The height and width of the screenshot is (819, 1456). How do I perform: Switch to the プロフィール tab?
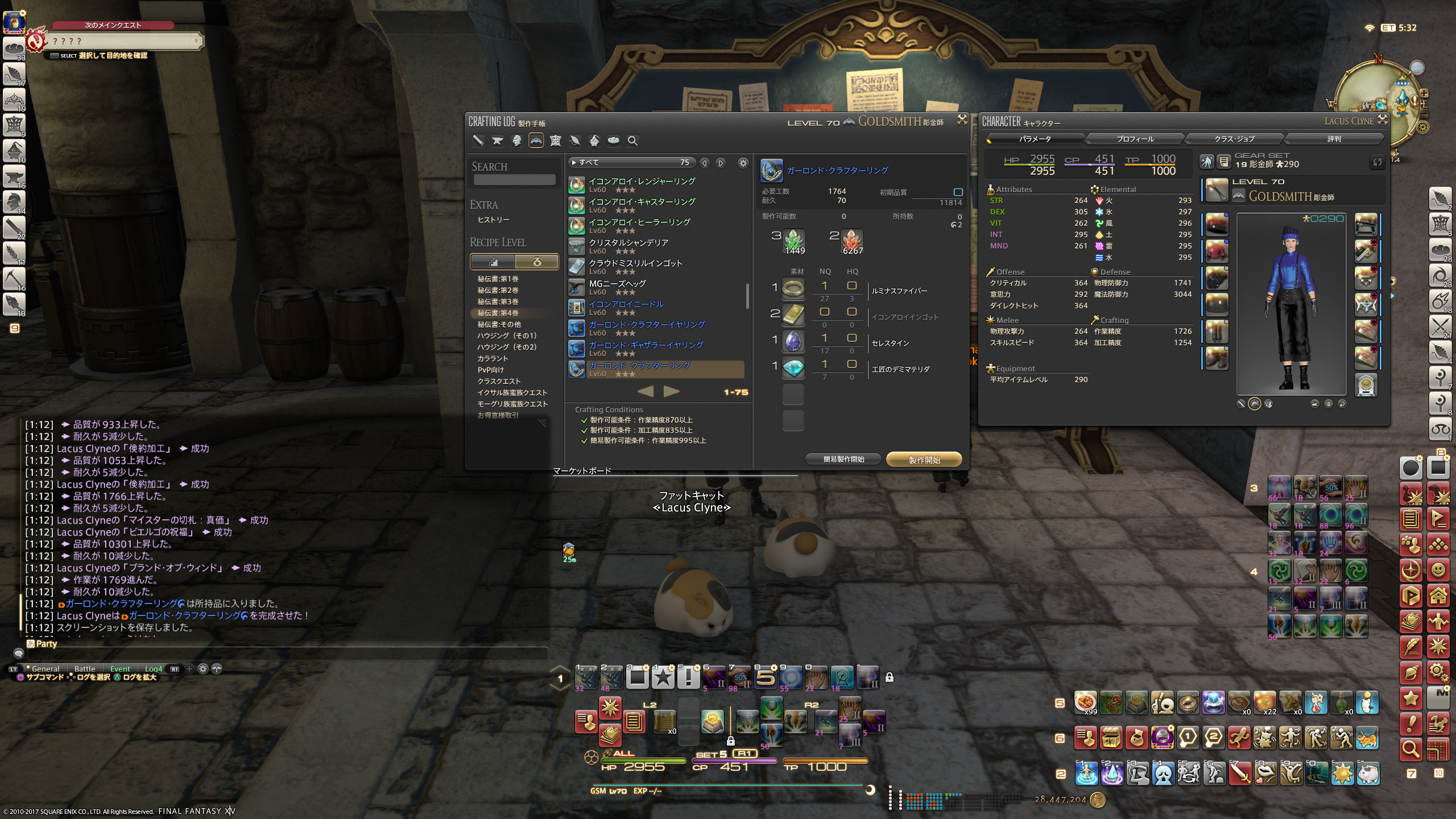[x=1135, y=139]
